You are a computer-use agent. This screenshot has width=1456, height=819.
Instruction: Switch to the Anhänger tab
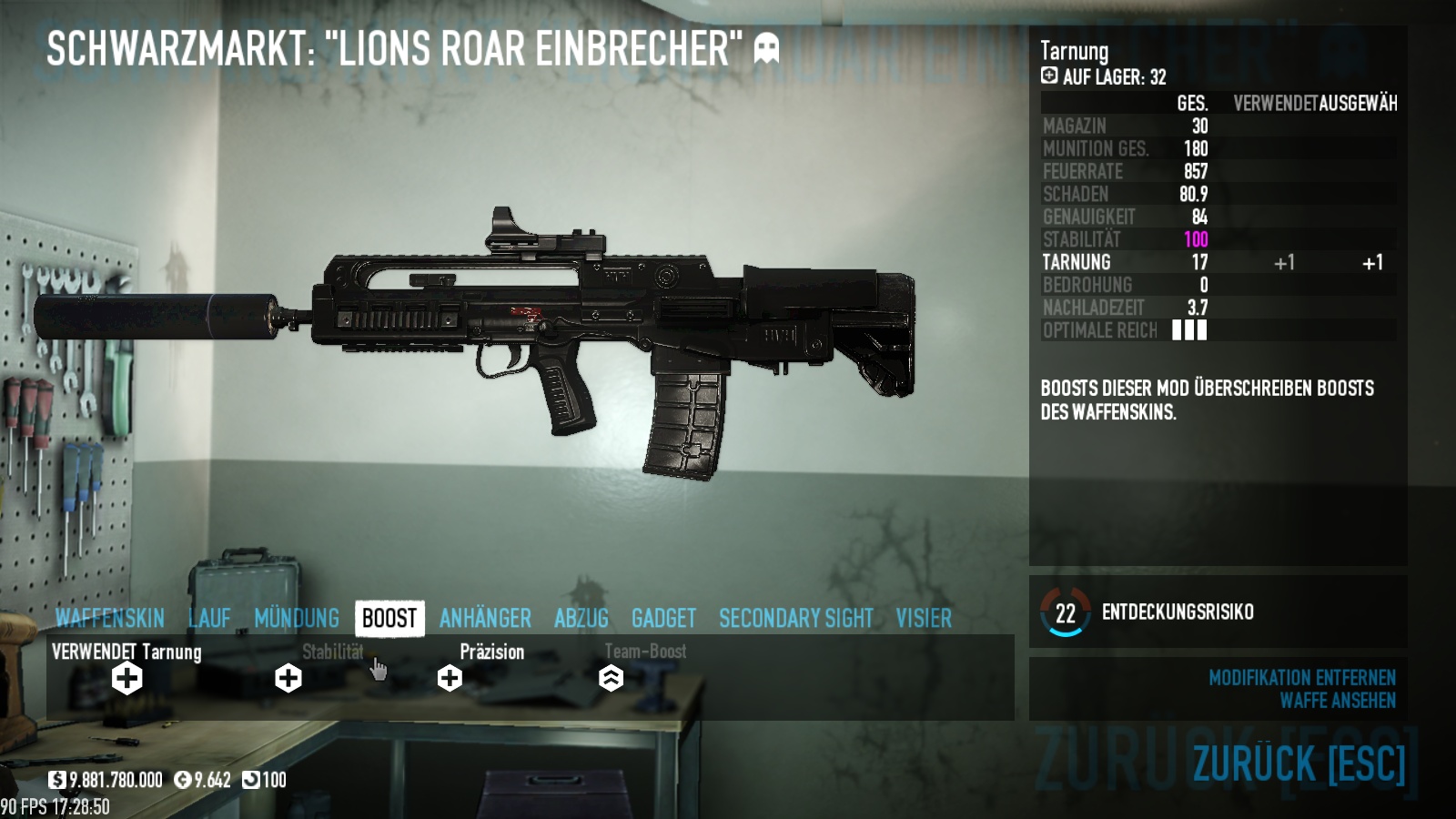pyautogui.click(x=485, y=619)
